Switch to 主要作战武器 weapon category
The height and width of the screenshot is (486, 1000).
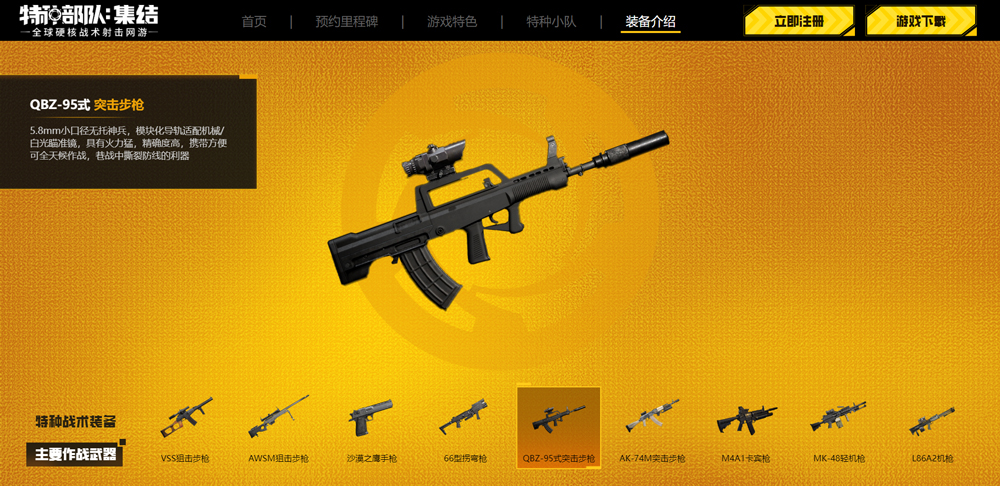point(75,454)
